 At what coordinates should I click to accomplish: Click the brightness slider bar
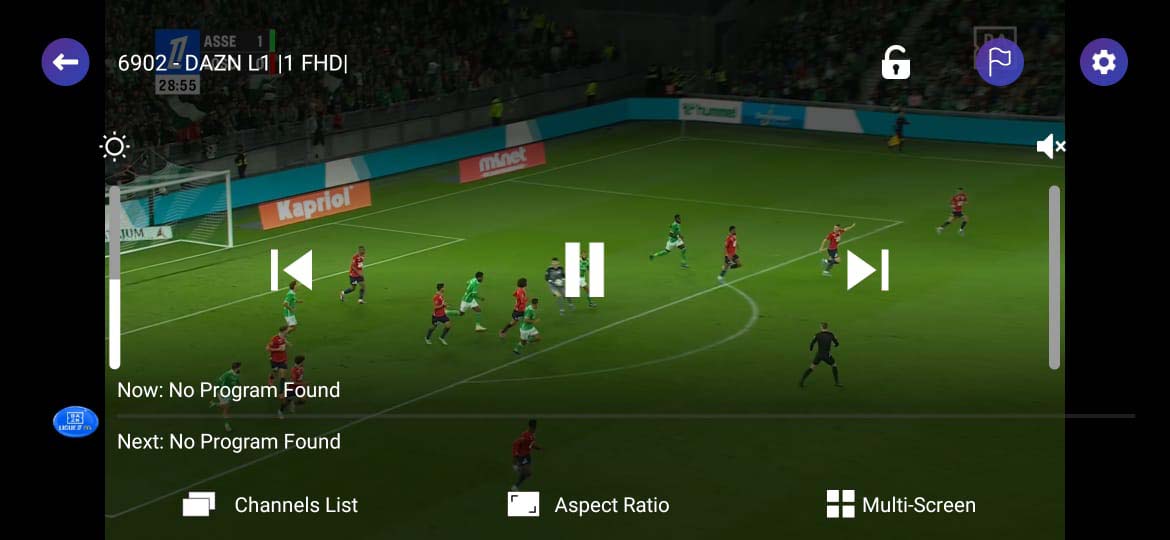point(114,277)
